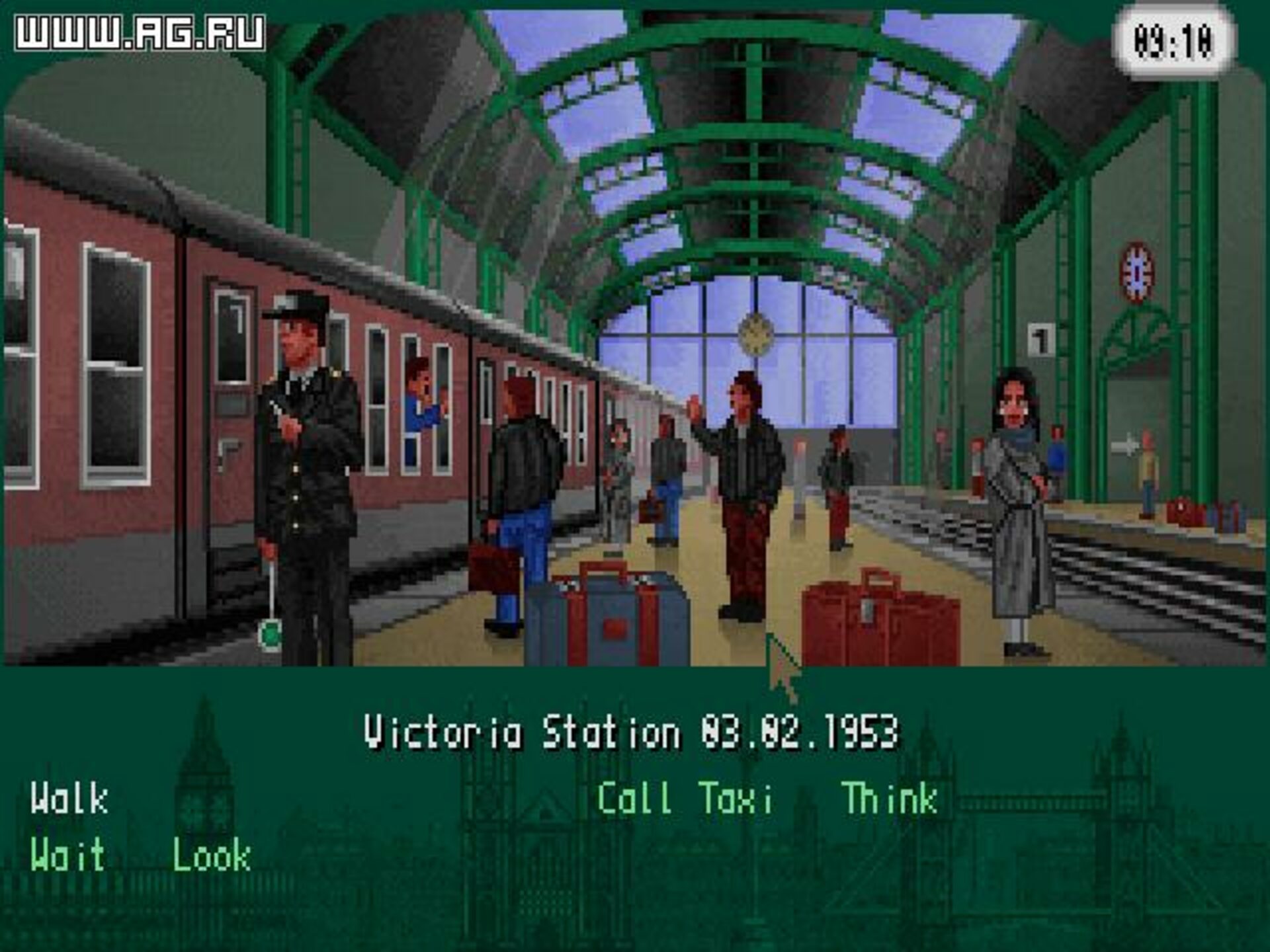Image resolution: width=1270 pixels, height=952 pixels.
Task: Click the Call Taxi command
Action: 685,798
